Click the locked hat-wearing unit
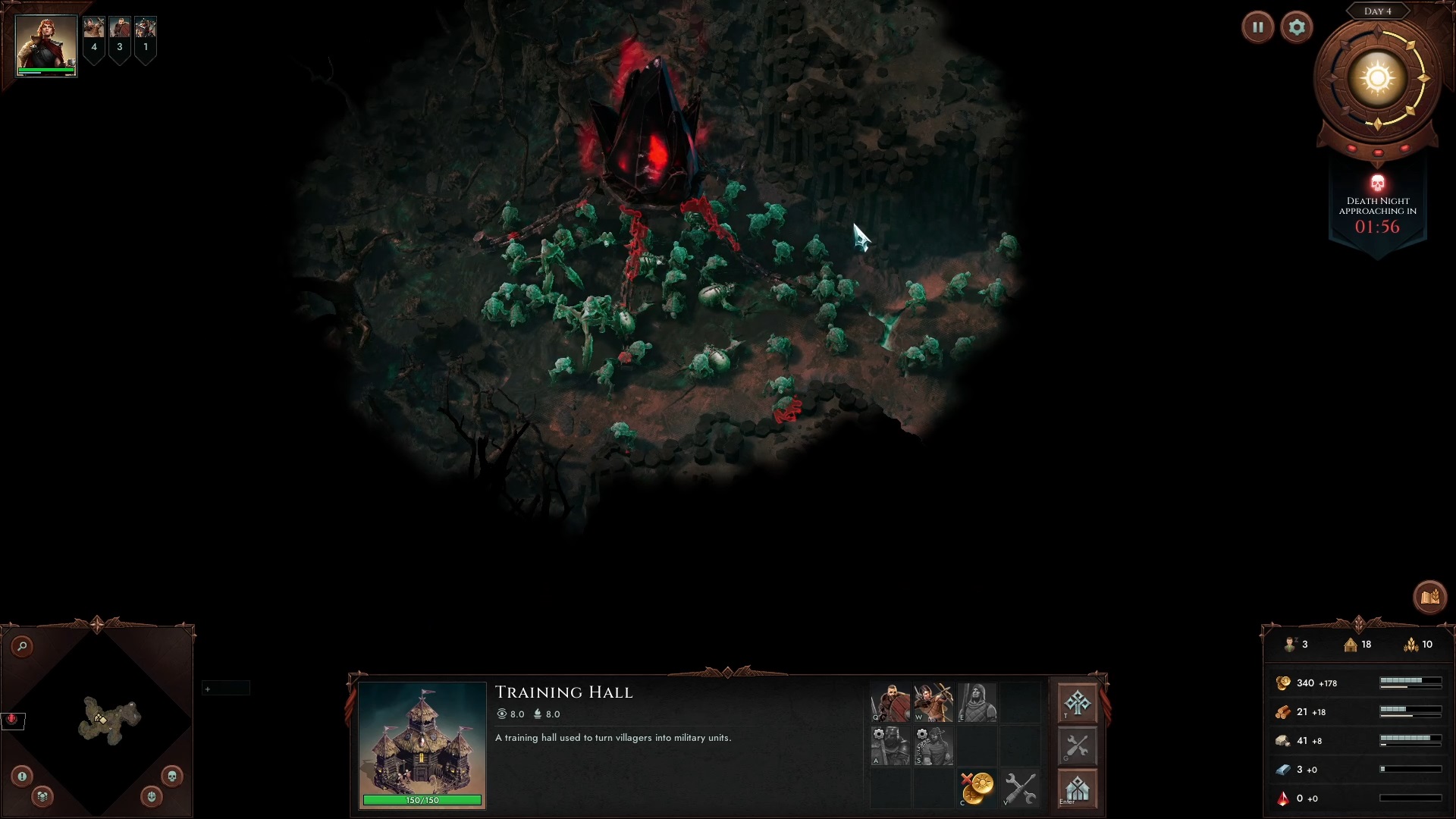 click(x=934, y=746)
